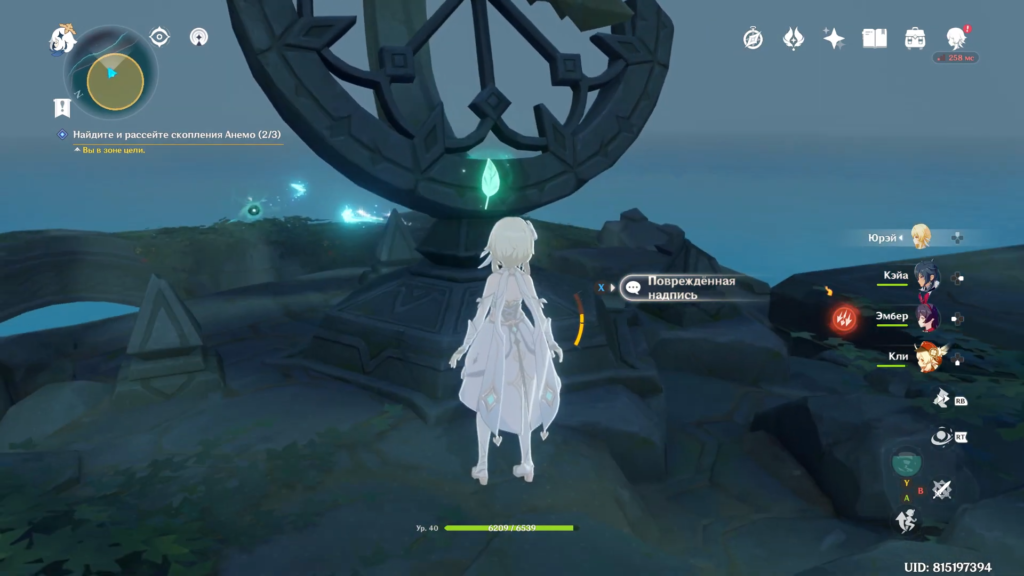Open the Wish menu icon

click(794, 38)
